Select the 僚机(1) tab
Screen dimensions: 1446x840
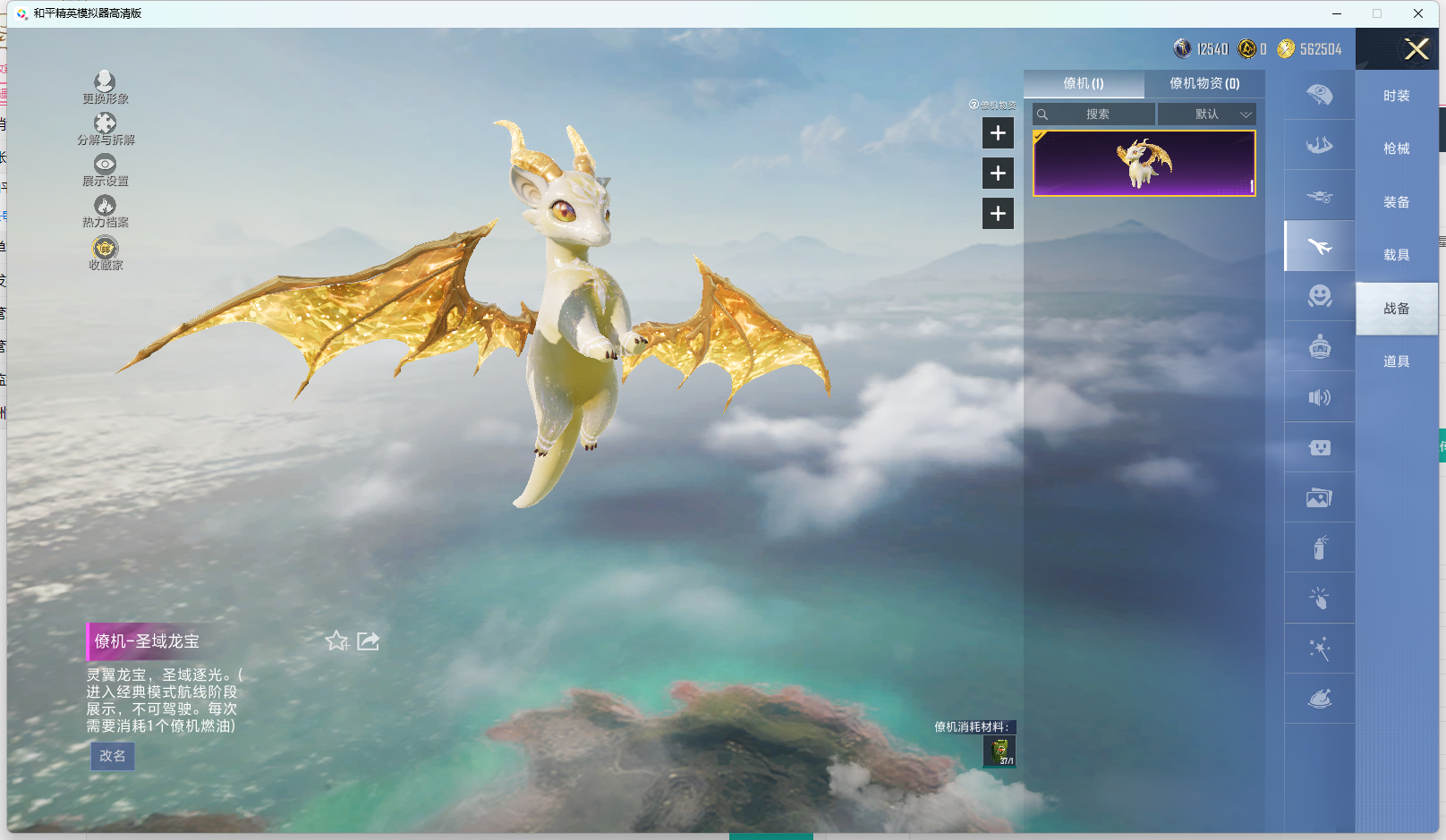[x=1084, y=83]
